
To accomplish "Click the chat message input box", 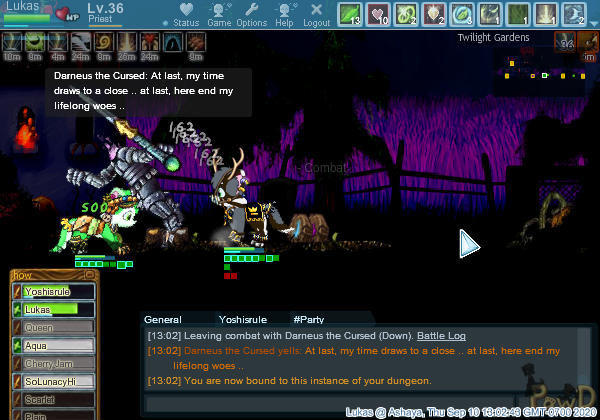I will (330, 404).
